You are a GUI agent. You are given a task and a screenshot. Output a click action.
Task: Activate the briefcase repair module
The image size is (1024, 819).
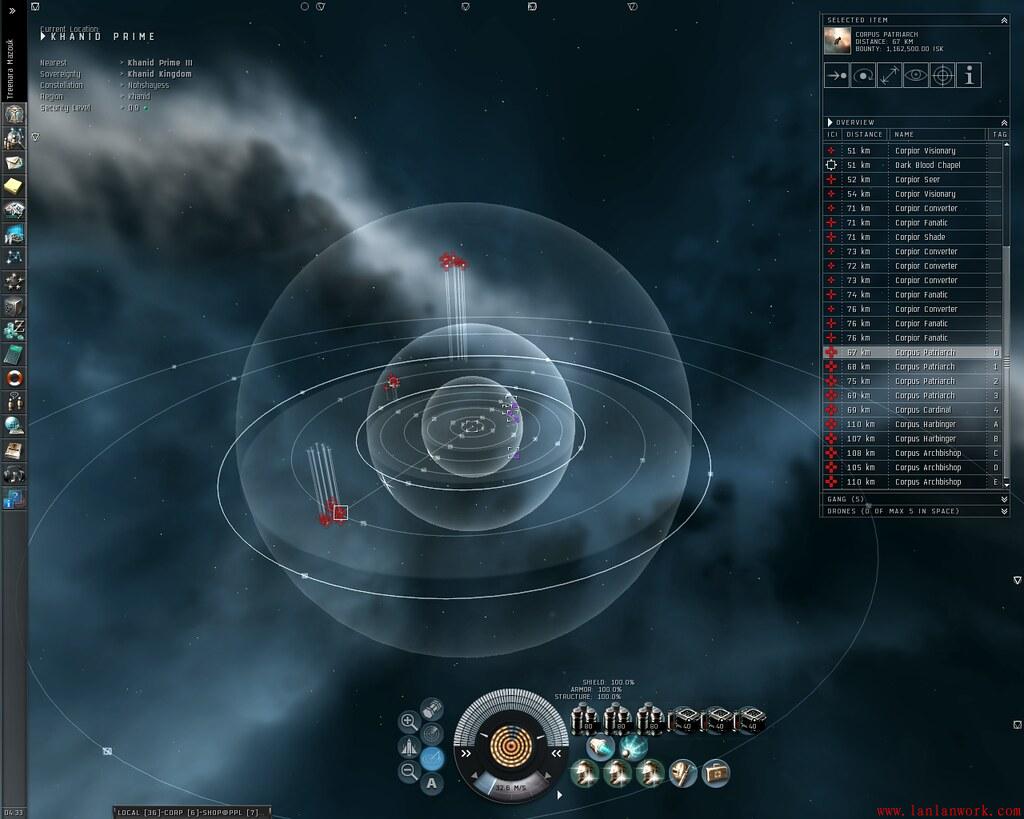click(x=716, y=772)
